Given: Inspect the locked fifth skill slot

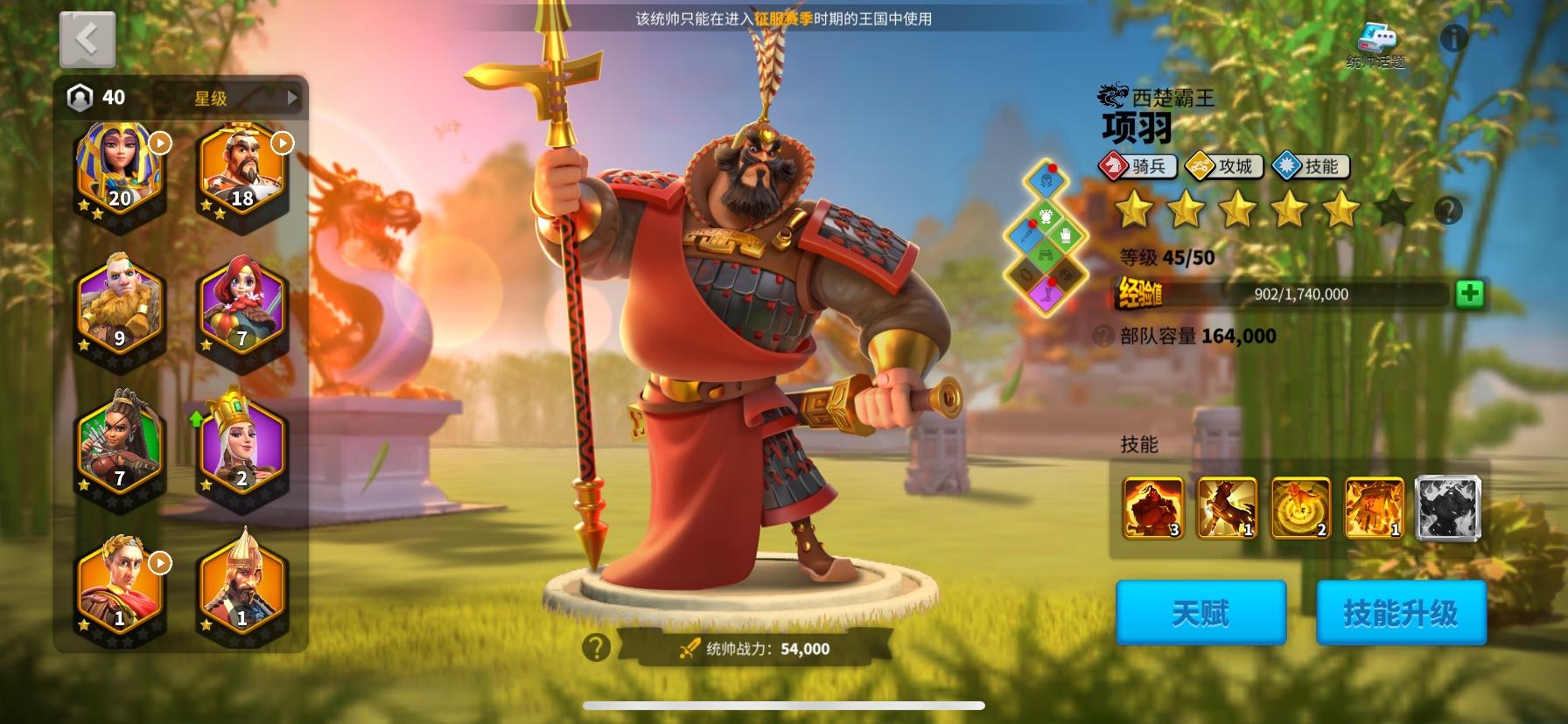Looking at the screenshot, I should tap(1449, 508).
